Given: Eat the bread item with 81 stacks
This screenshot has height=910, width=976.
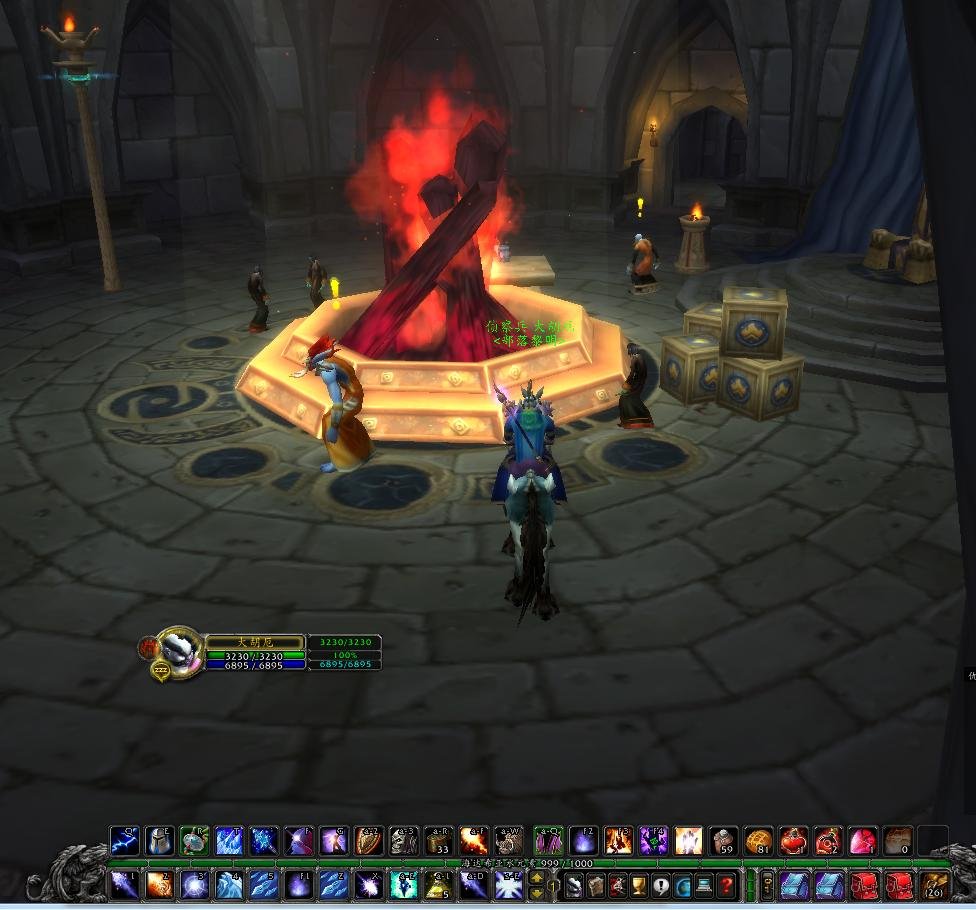Looking at the screenshot, I should point(759,841).
